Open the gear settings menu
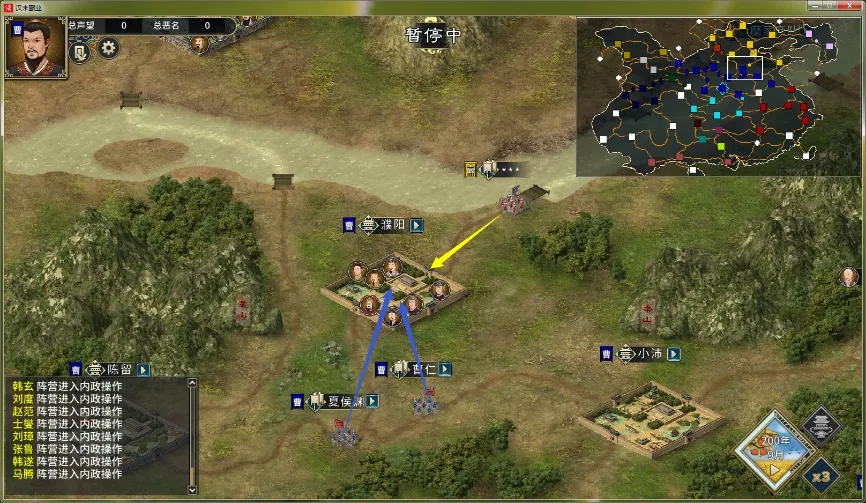Viewport: 866px width, 503px height. [x=108, y=47]
